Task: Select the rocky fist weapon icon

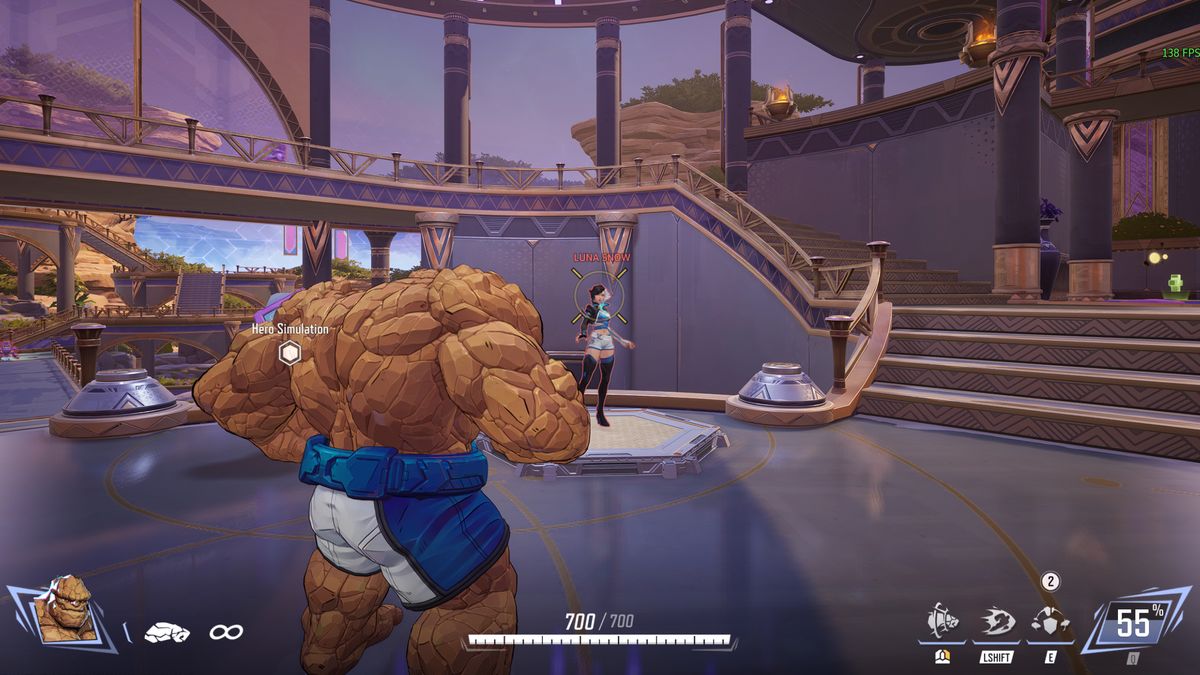Action: point(166,632)
